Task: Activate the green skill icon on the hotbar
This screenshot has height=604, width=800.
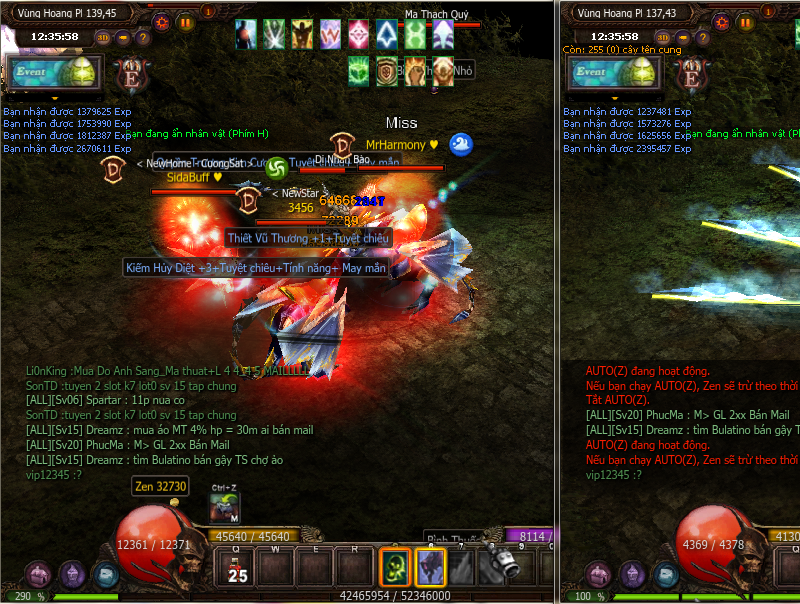Action: 394,567
